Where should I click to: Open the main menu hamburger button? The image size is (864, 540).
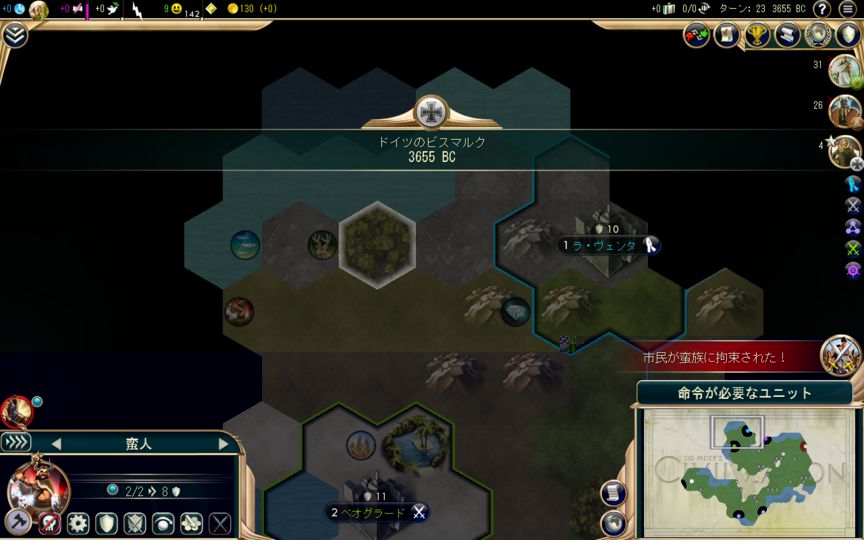click(848, 9)
